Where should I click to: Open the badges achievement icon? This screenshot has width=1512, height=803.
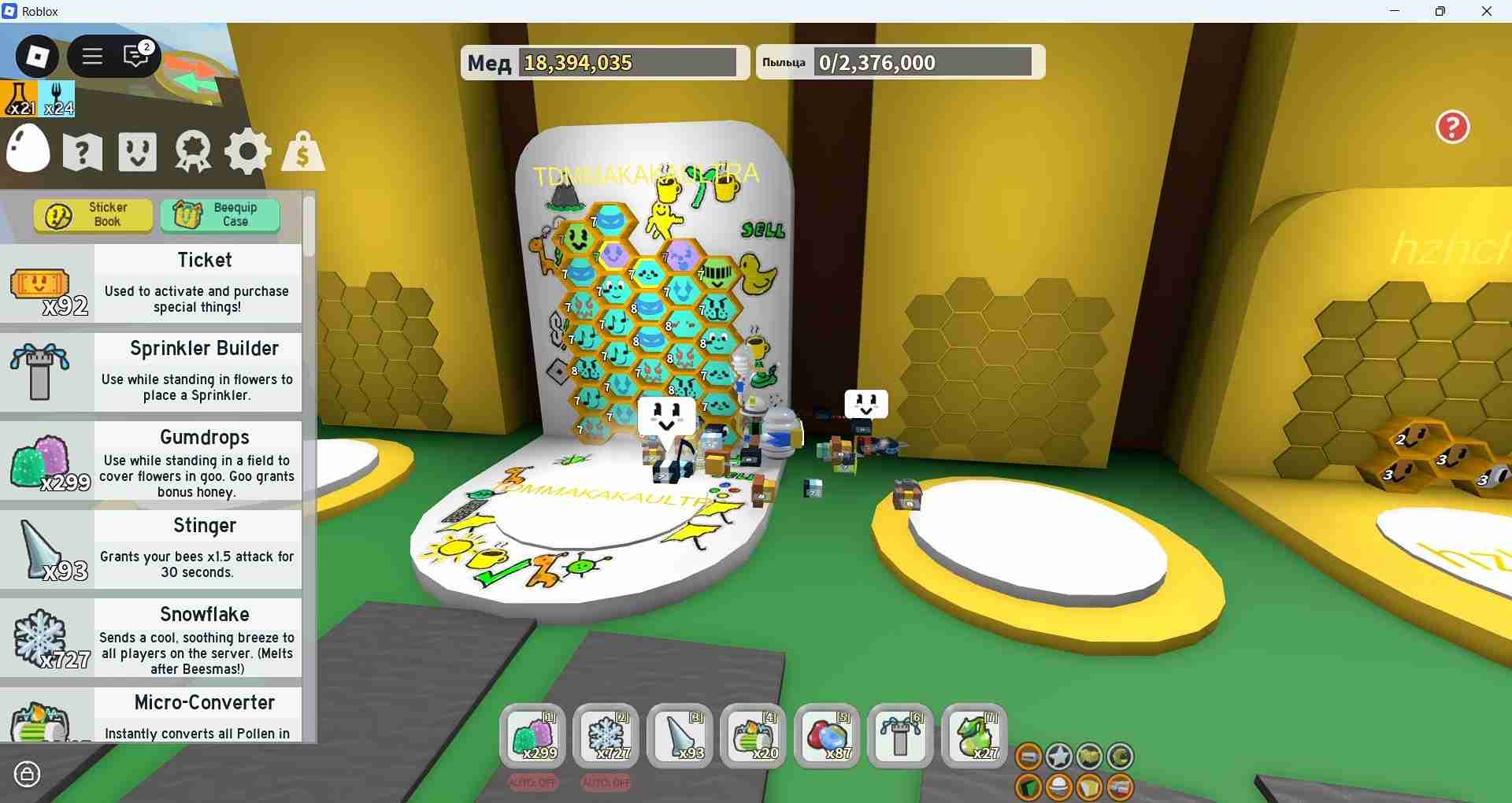[191, 150]
